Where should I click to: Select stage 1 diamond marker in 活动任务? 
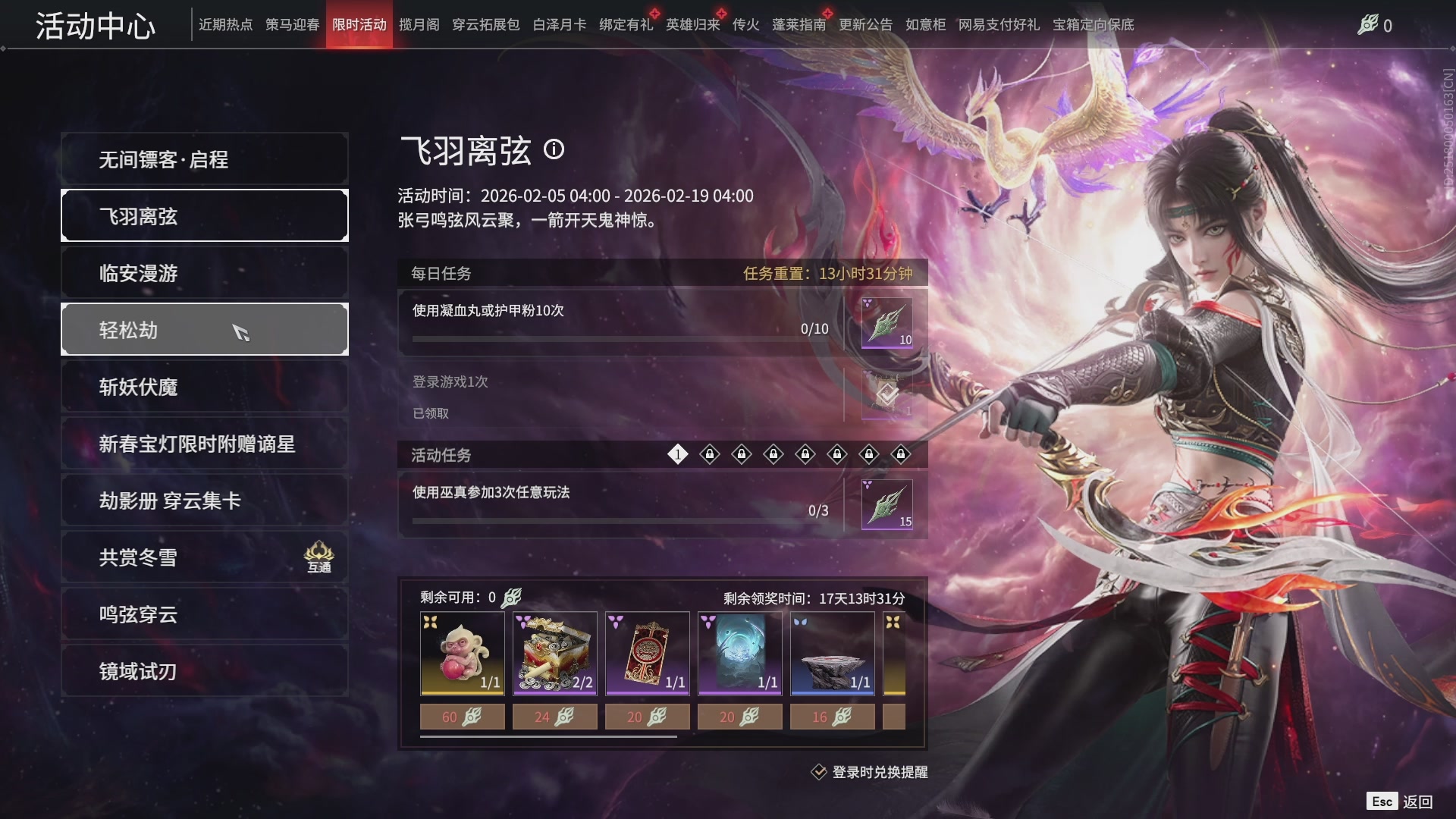pos(677,453)
